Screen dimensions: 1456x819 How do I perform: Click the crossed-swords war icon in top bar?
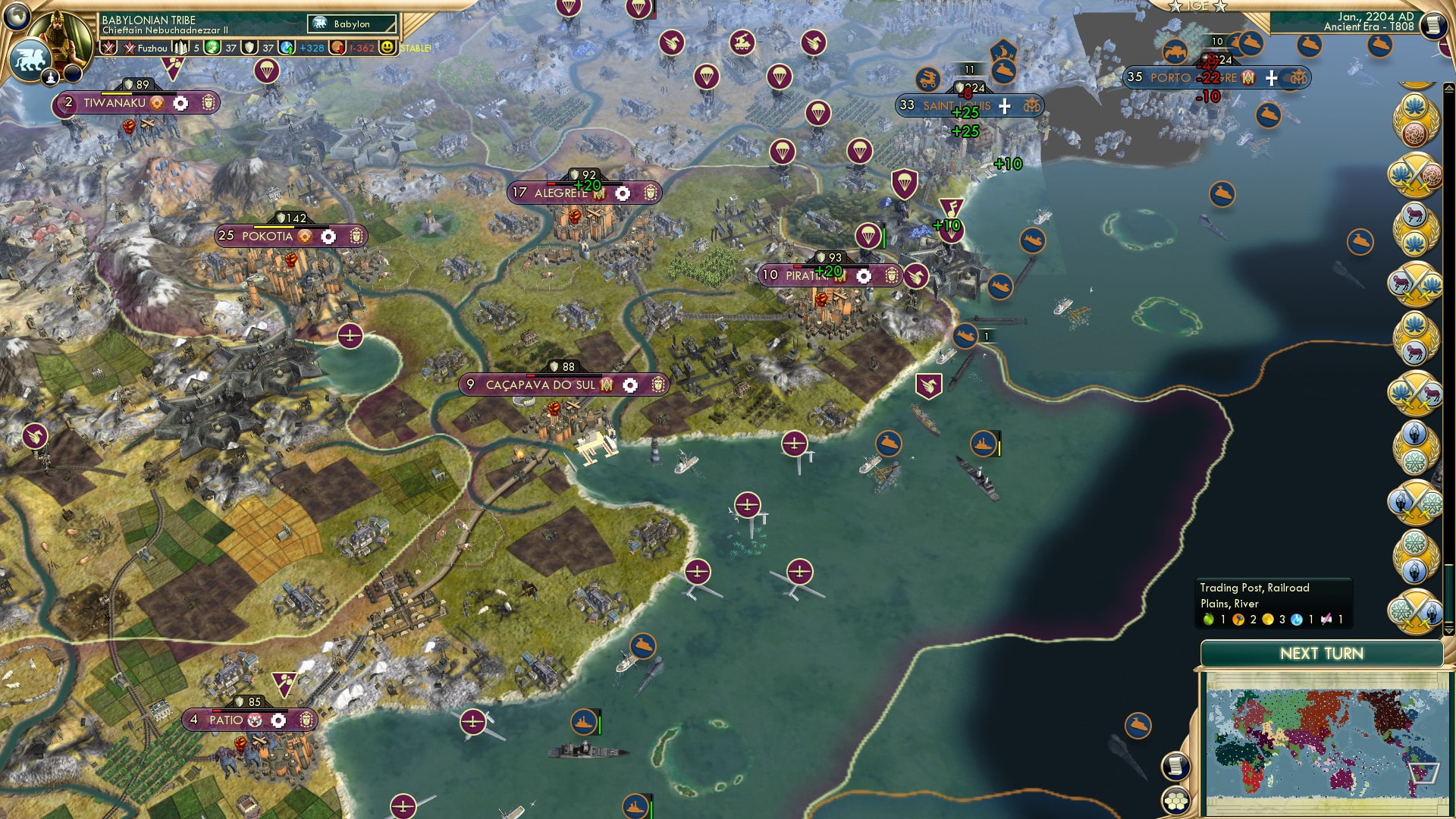click(x=108, y=48)
